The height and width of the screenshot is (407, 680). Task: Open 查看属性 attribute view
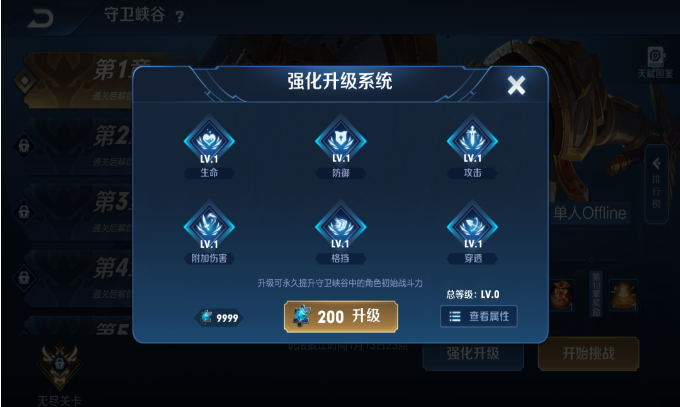[479, 316]
